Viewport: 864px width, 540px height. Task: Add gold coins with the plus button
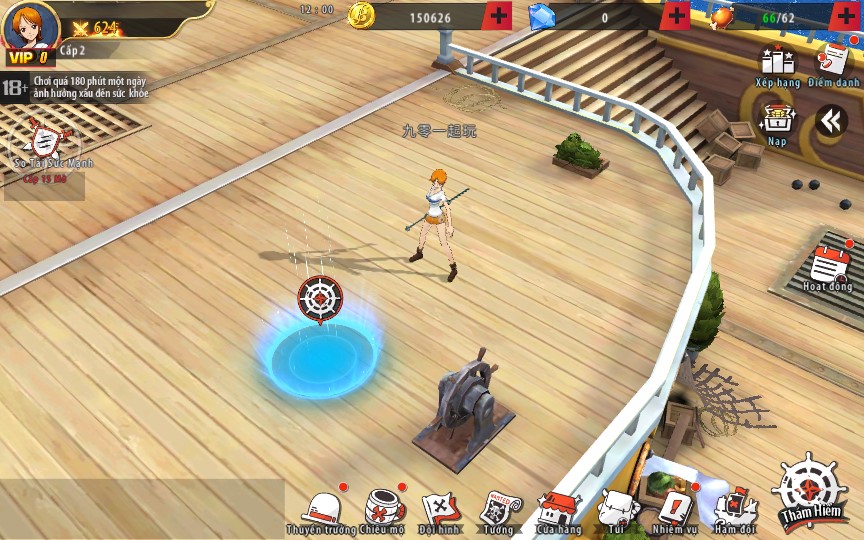[x=498, y=16]
